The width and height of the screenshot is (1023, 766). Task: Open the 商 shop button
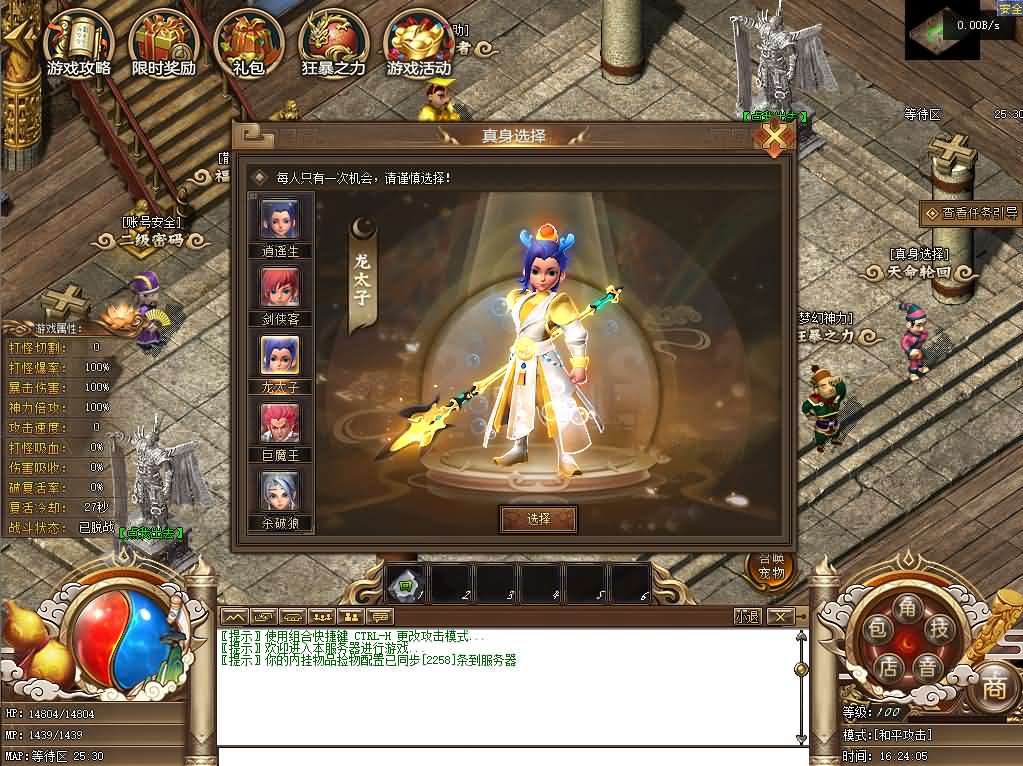tap(993, 686)
